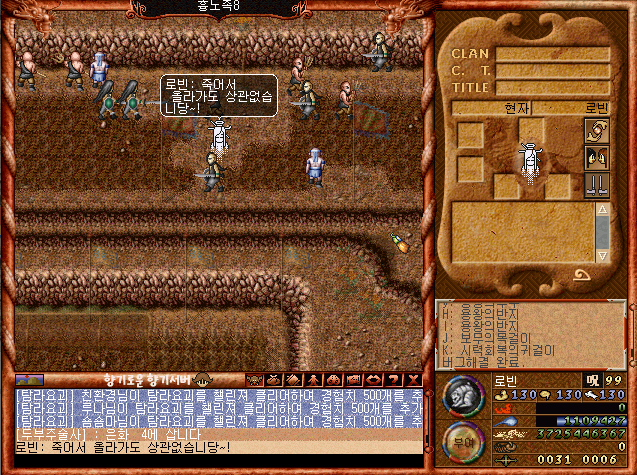Open the spell book toolbar icon
This screenshot has height=475, width=637.
tap(293, 380)
